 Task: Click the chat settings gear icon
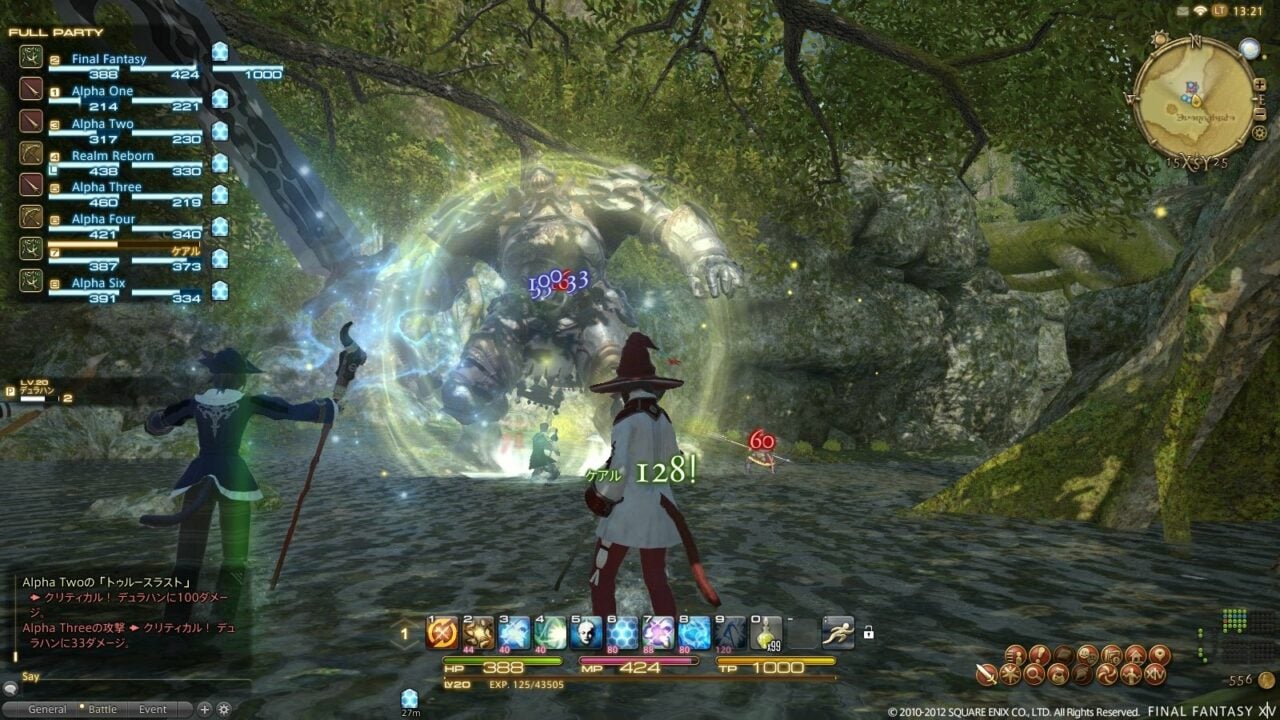[x=223, y=707]
